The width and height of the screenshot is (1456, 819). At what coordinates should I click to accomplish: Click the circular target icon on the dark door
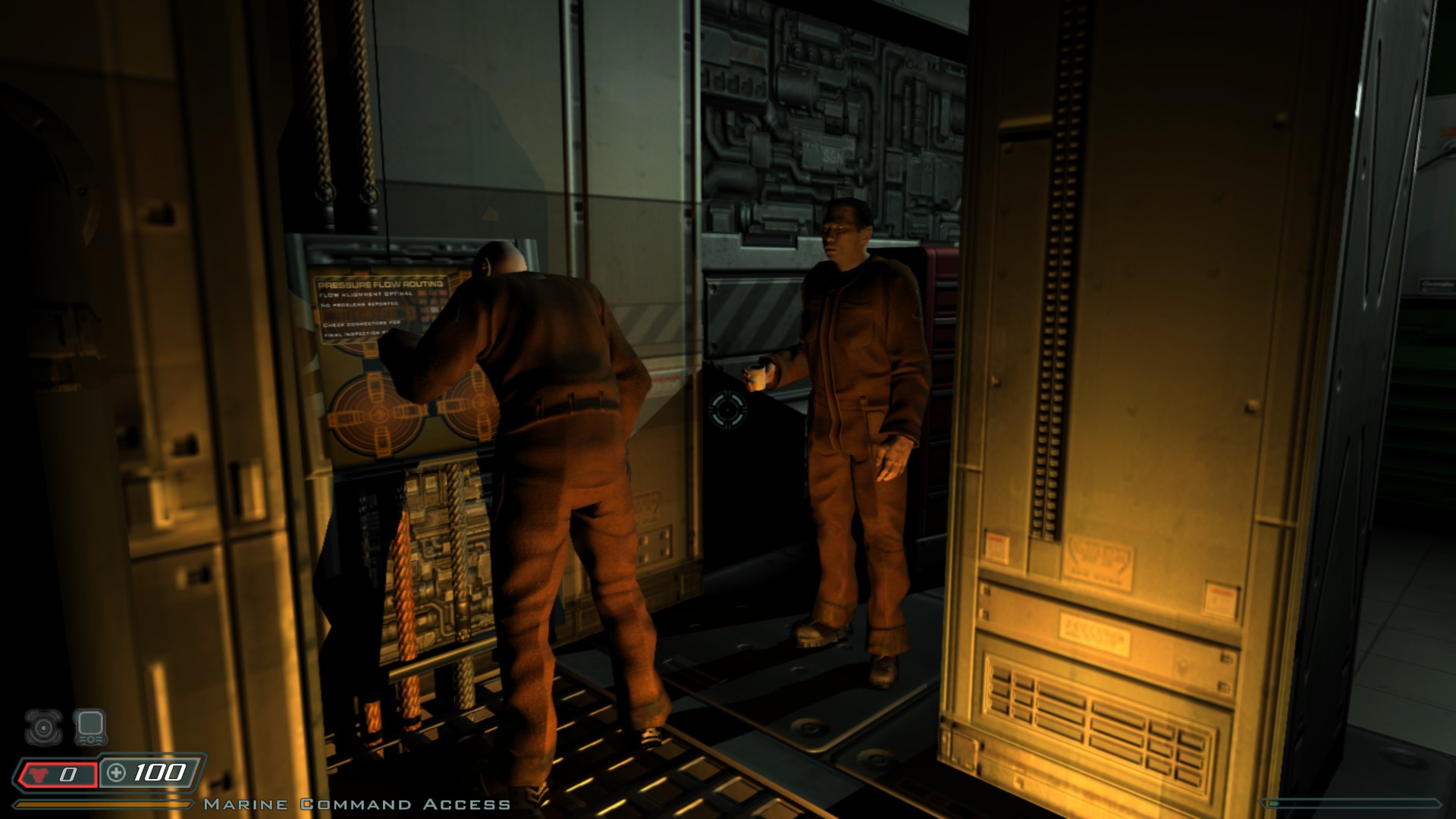pyautogui.click(x=728, y=409)
